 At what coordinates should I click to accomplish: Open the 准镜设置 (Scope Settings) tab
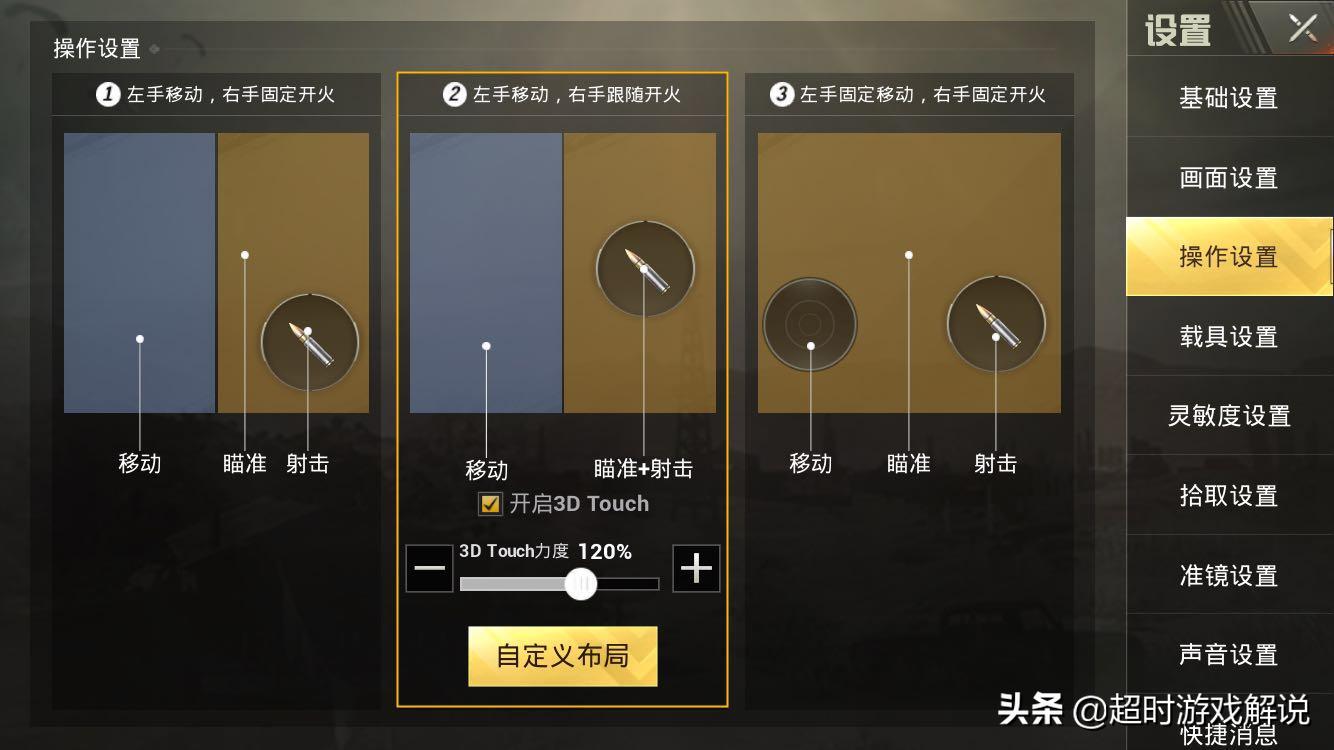[x=1229, y=576]
